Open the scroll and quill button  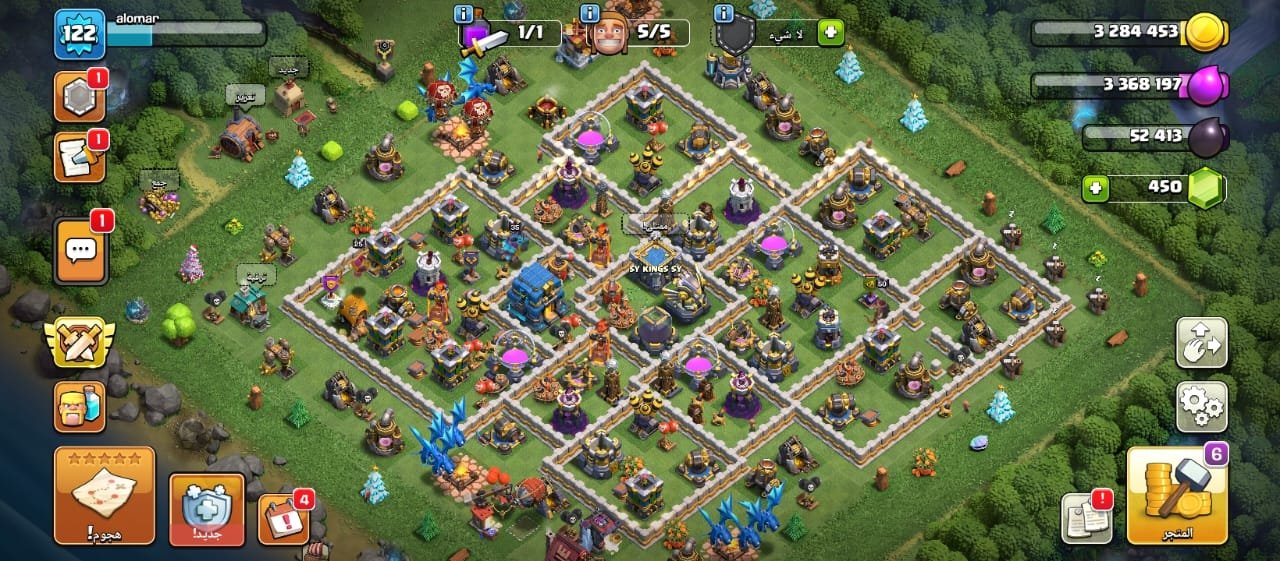(x=79, y=157)
